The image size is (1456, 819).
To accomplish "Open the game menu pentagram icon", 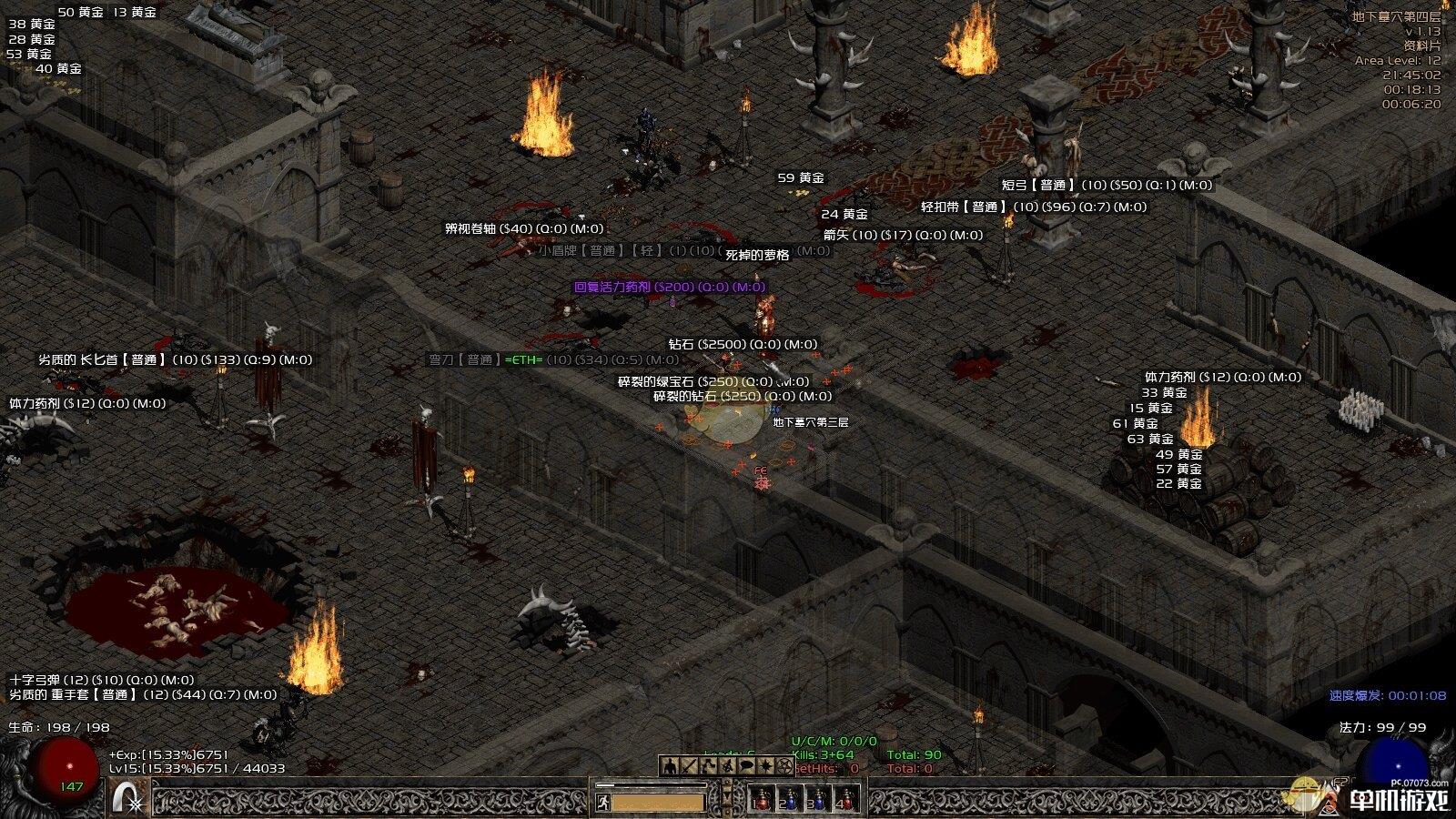I will pyautogui.click(x=785, y=766).
